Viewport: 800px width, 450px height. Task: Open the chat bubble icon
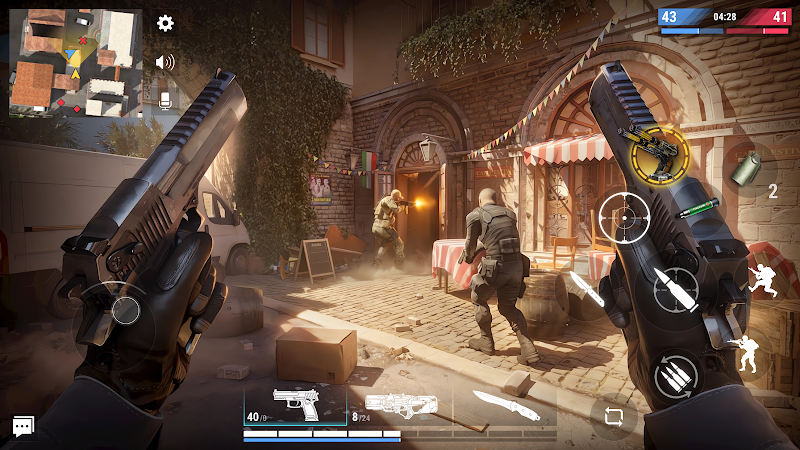pyautogui.click(x=23, y=427)
